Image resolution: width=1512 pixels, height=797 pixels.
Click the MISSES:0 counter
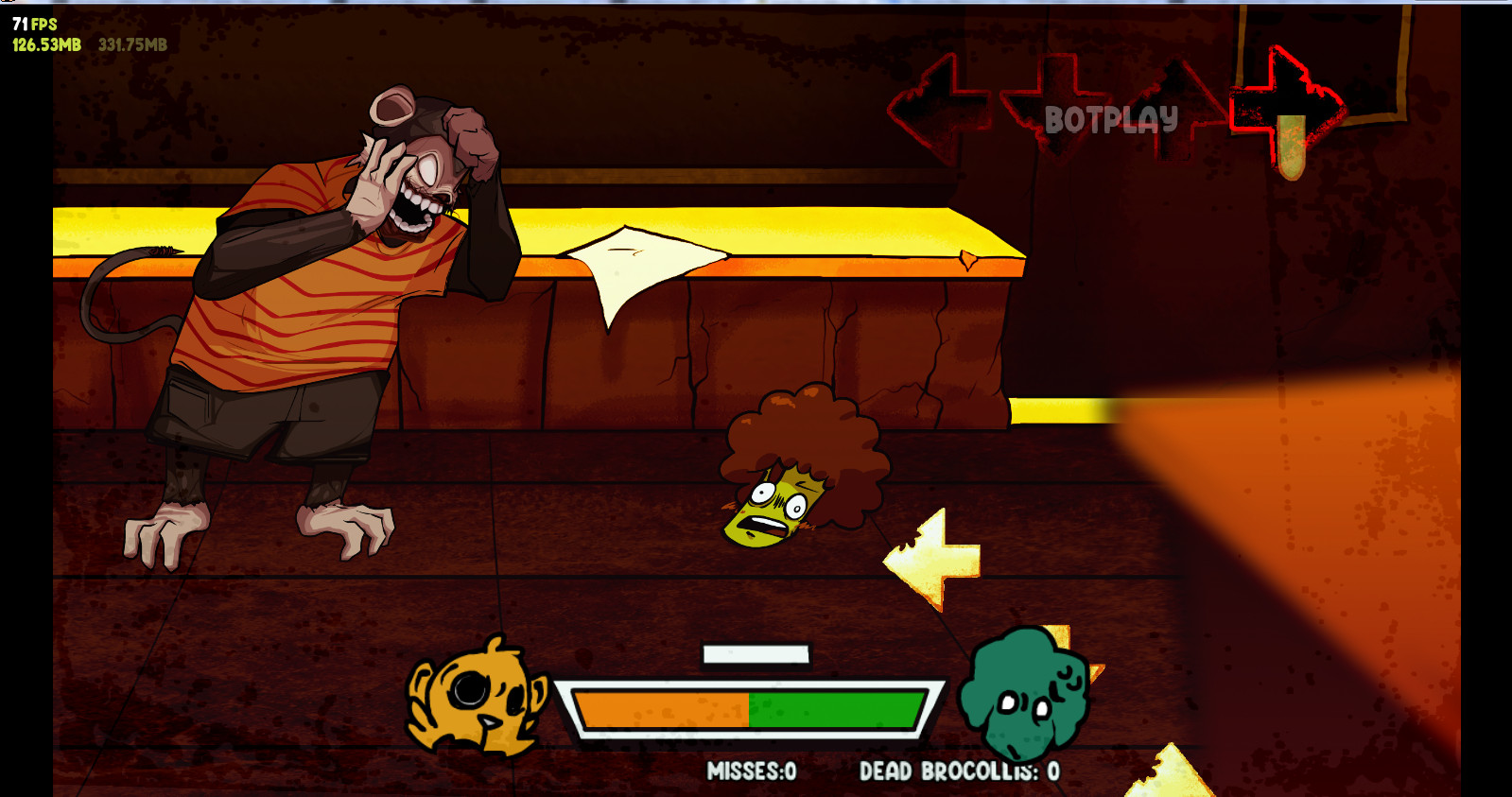tap(752, 771)
